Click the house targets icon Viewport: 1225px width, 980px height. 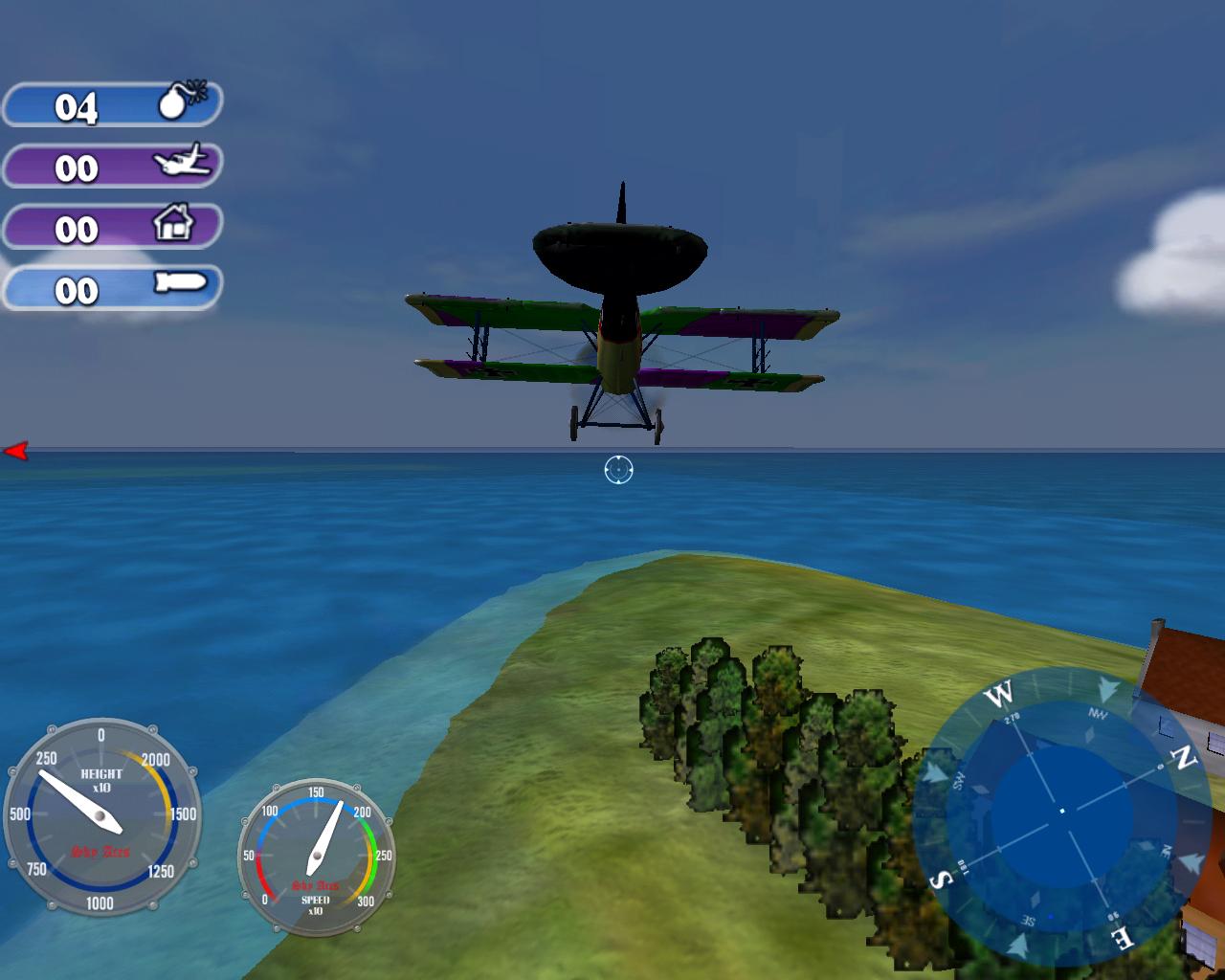coord(173,224)
